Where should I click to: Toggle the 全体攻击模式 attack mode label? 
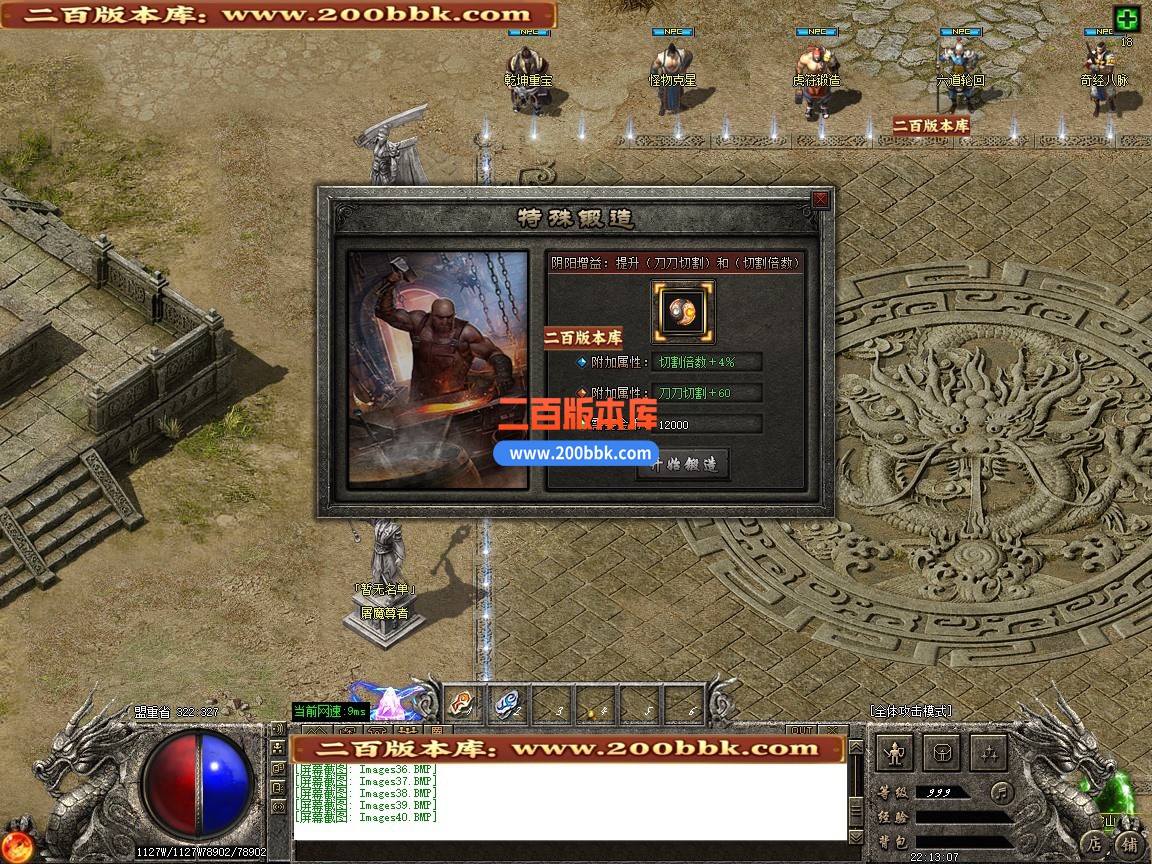(x=910, y=711)
